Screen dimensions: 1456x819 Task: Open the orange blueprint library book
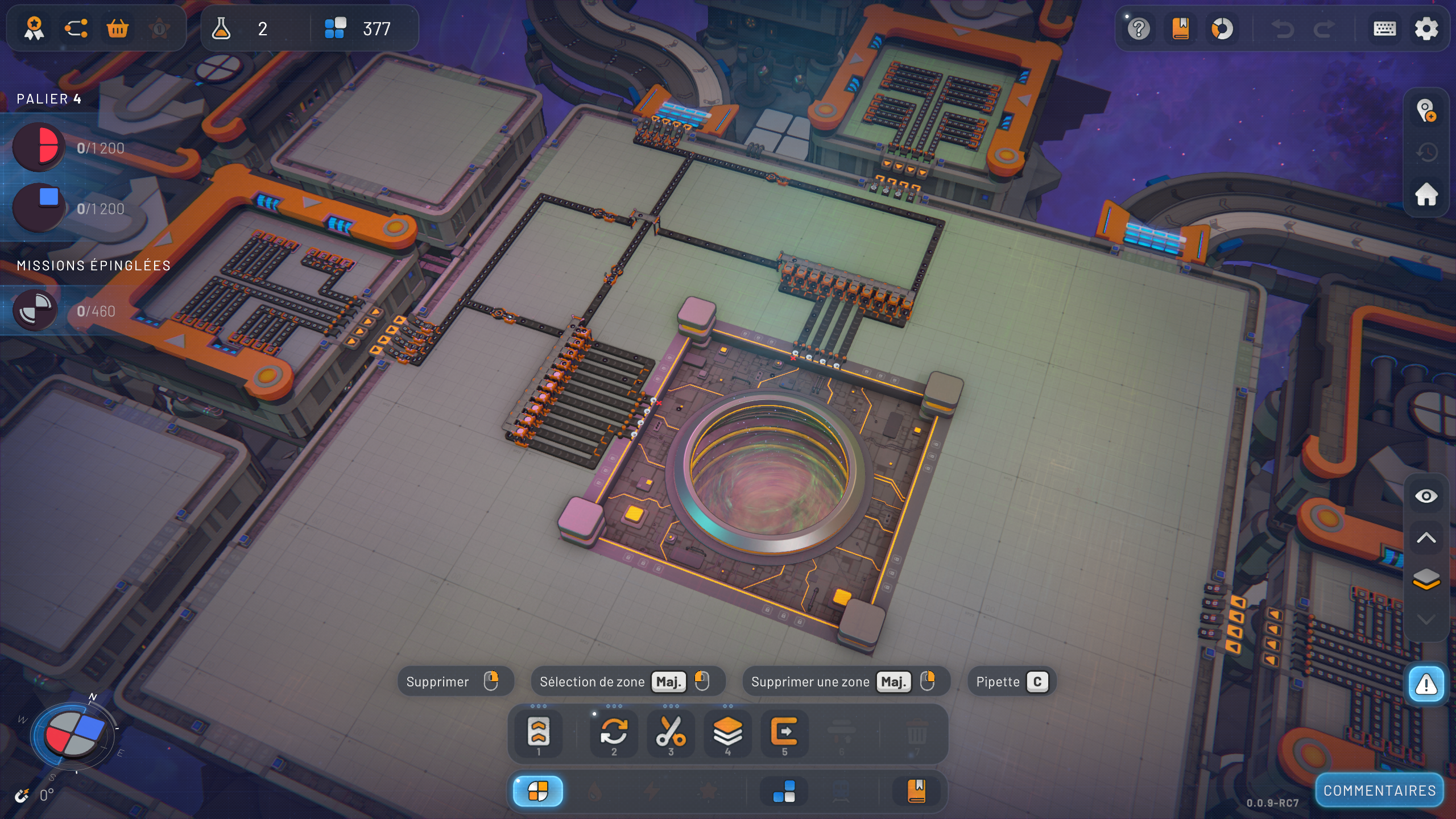coord(1181,29)
